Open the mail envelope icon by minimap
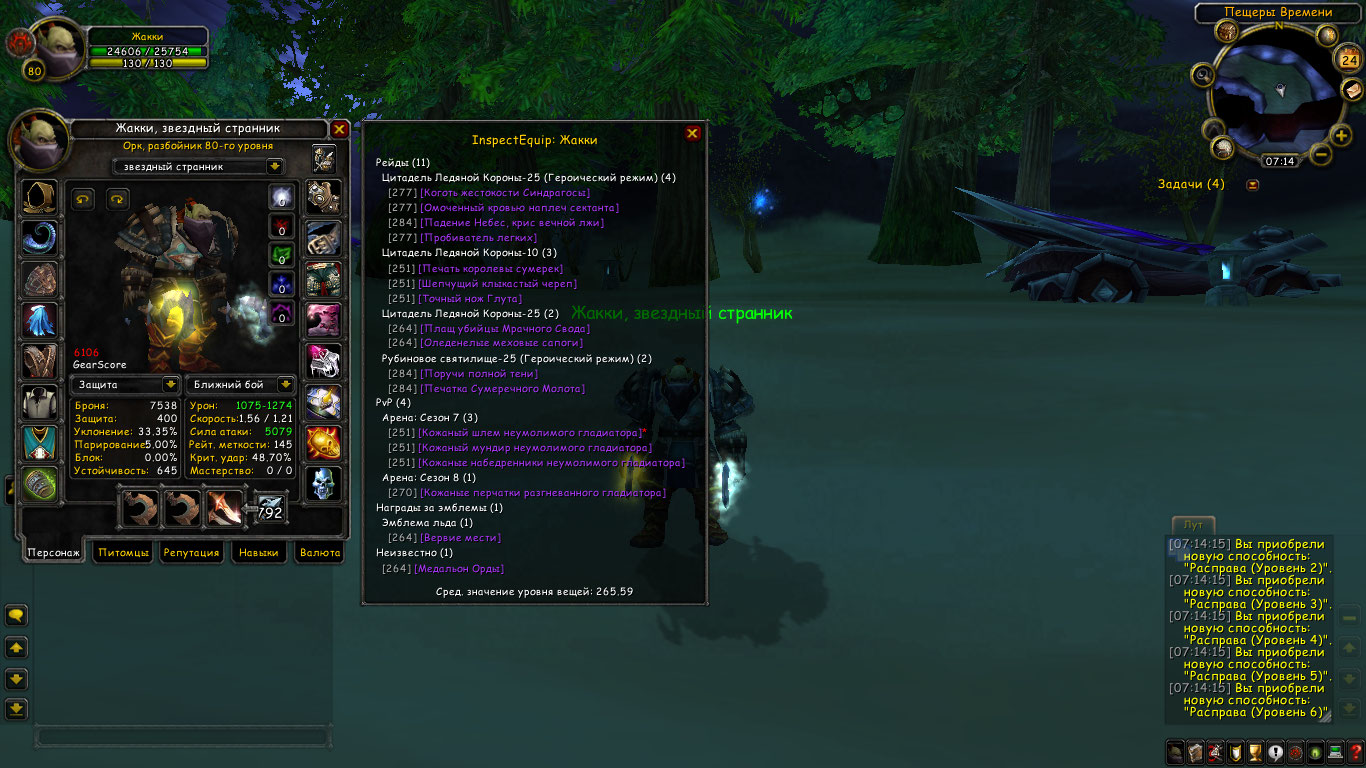The width and height of the screenshot is (1366, 768). pyautogui.click(x=1352, y=90)
